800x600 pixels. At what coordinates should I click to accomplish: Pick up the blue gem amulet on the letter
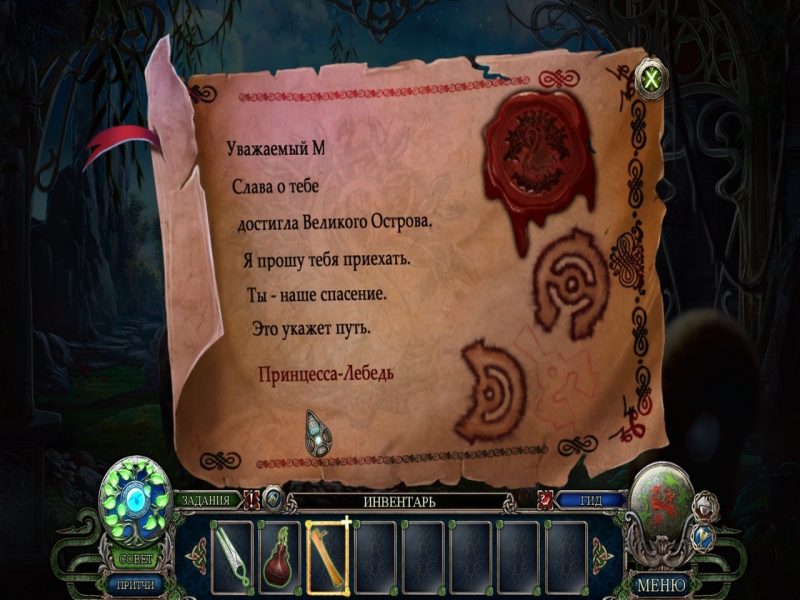(x=319, y=433)
